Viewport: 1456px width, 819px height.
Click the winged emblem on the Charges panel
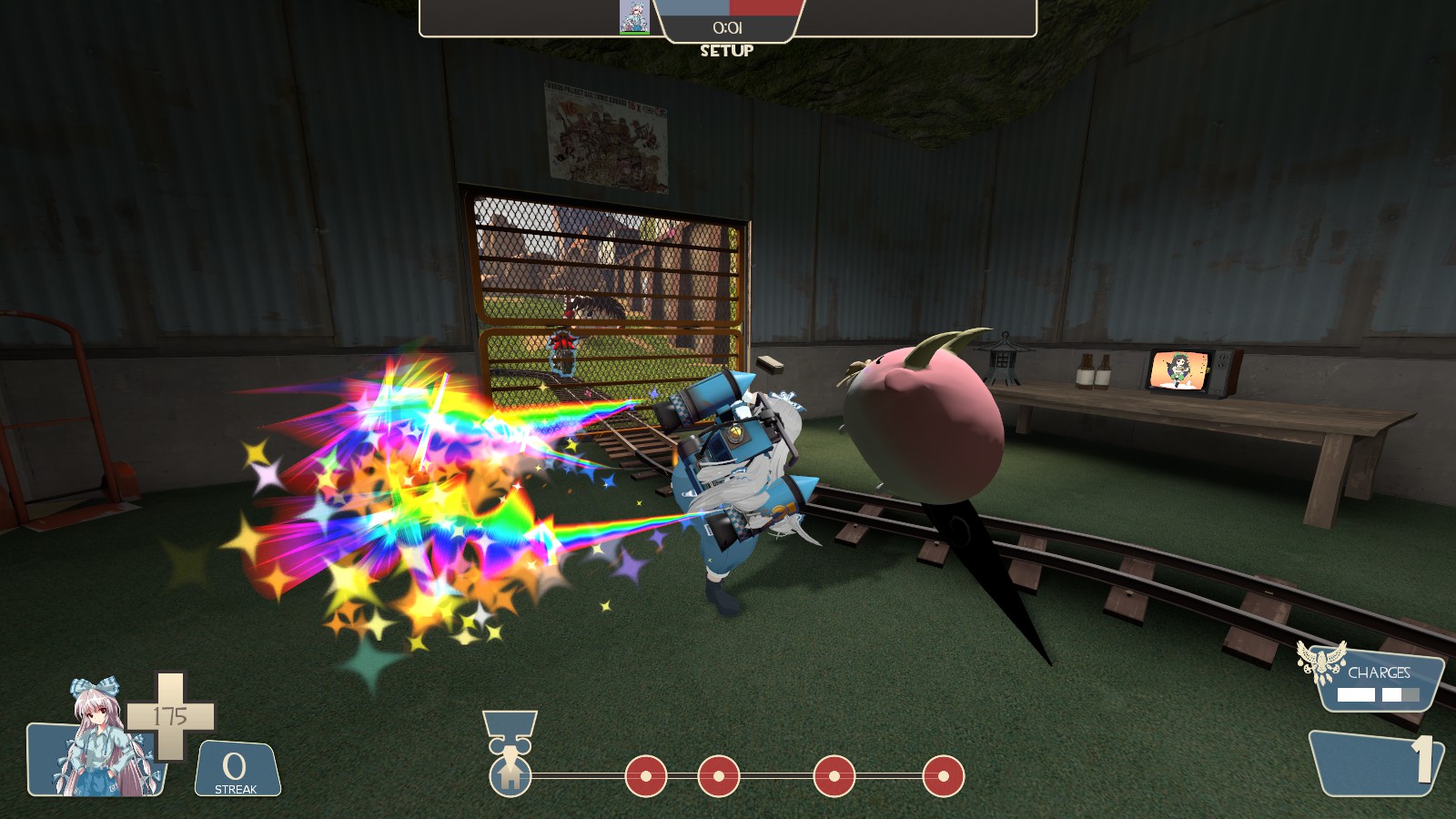[1322, 661]
